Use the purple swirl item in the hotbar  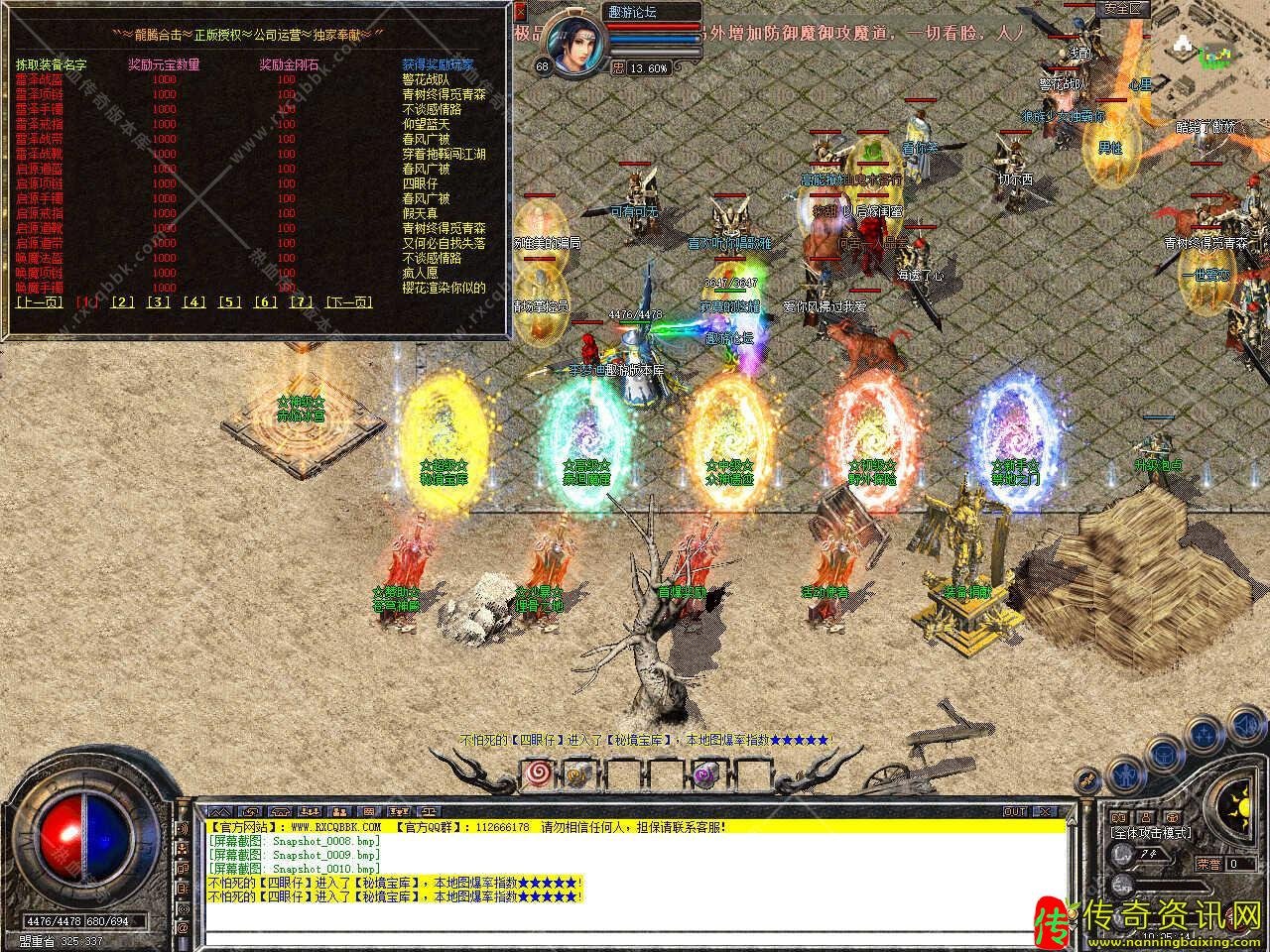(708, 773)
